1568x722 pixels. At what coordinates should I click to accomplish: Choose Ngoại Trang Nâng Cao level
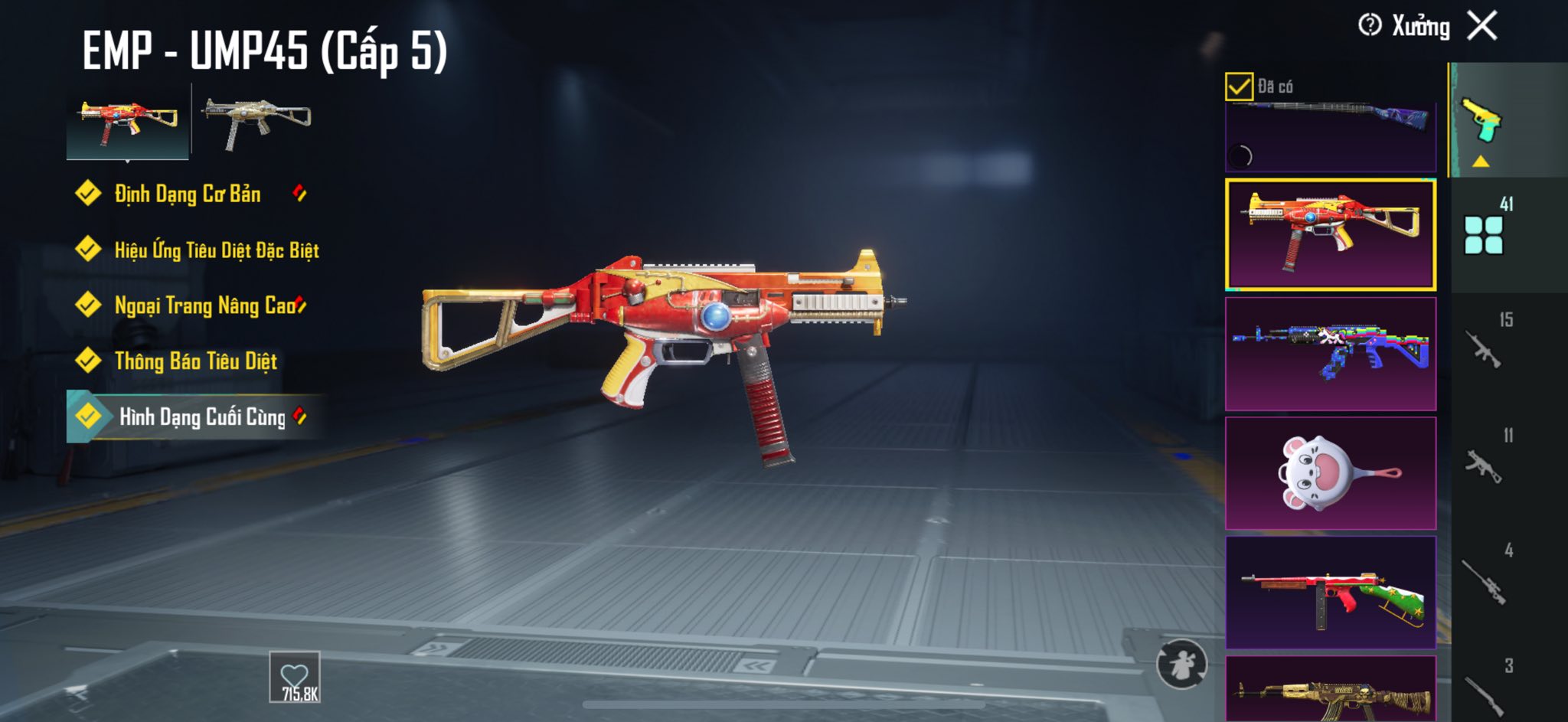(x=204, y=305)
